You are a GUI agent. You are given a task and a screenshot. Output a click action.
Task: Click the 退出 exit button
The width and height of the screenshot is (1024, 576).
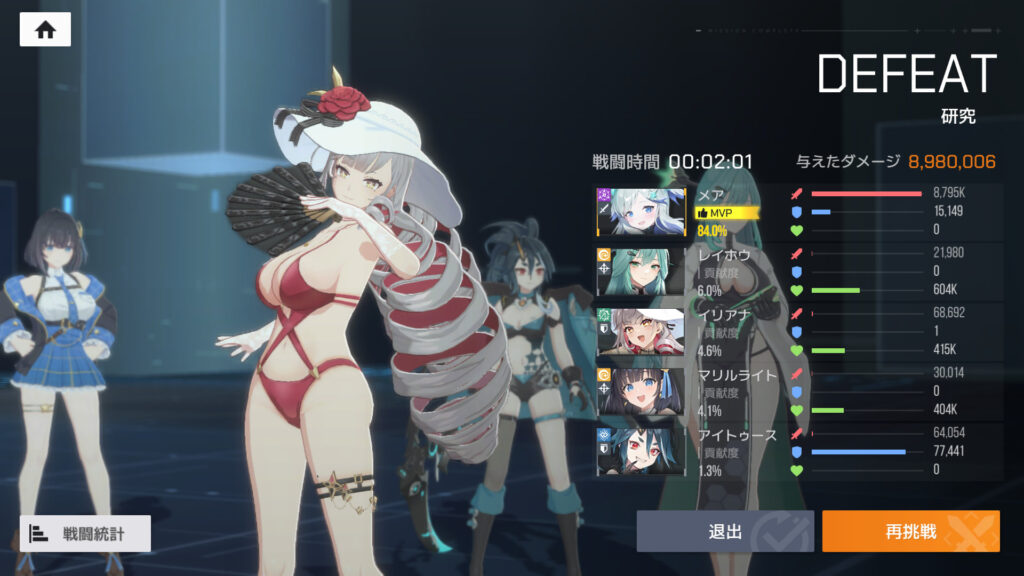coord(726,531)
